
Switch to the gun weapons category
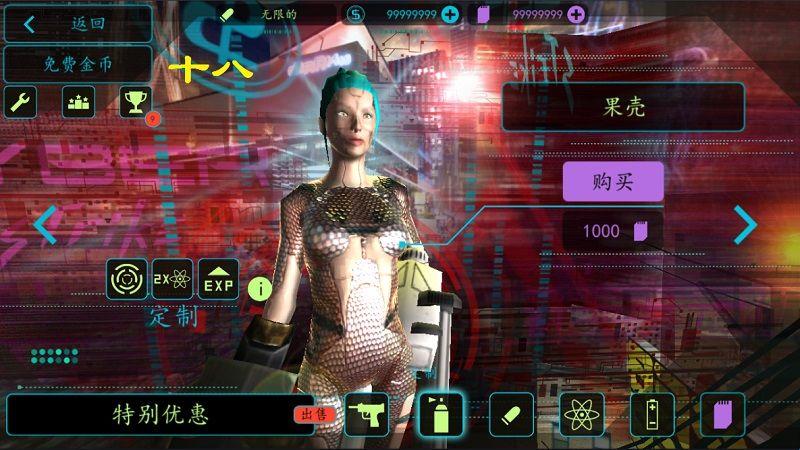click(367, 414)
